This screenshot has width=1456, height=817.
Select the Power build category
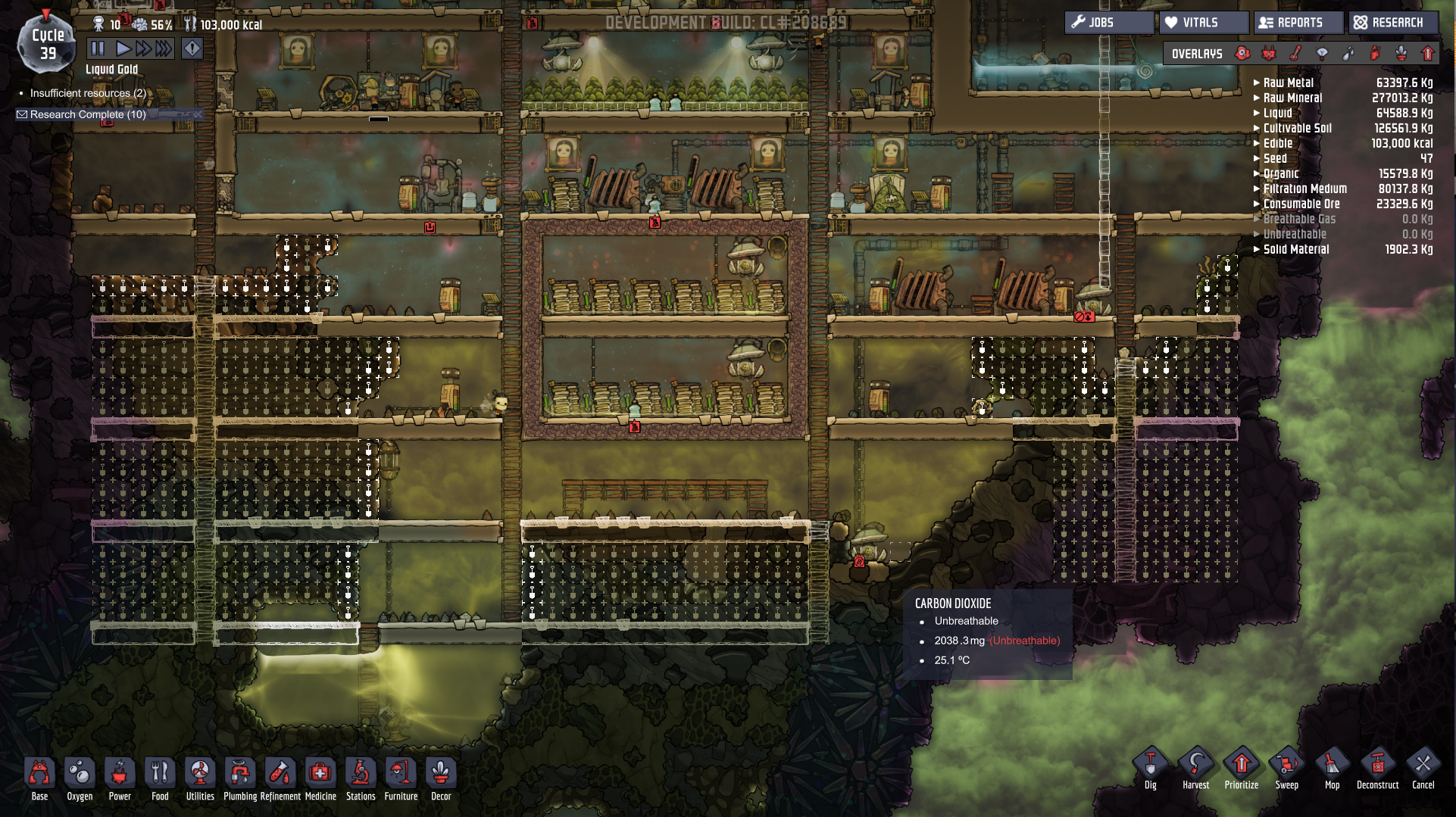(x=120, y=778)
